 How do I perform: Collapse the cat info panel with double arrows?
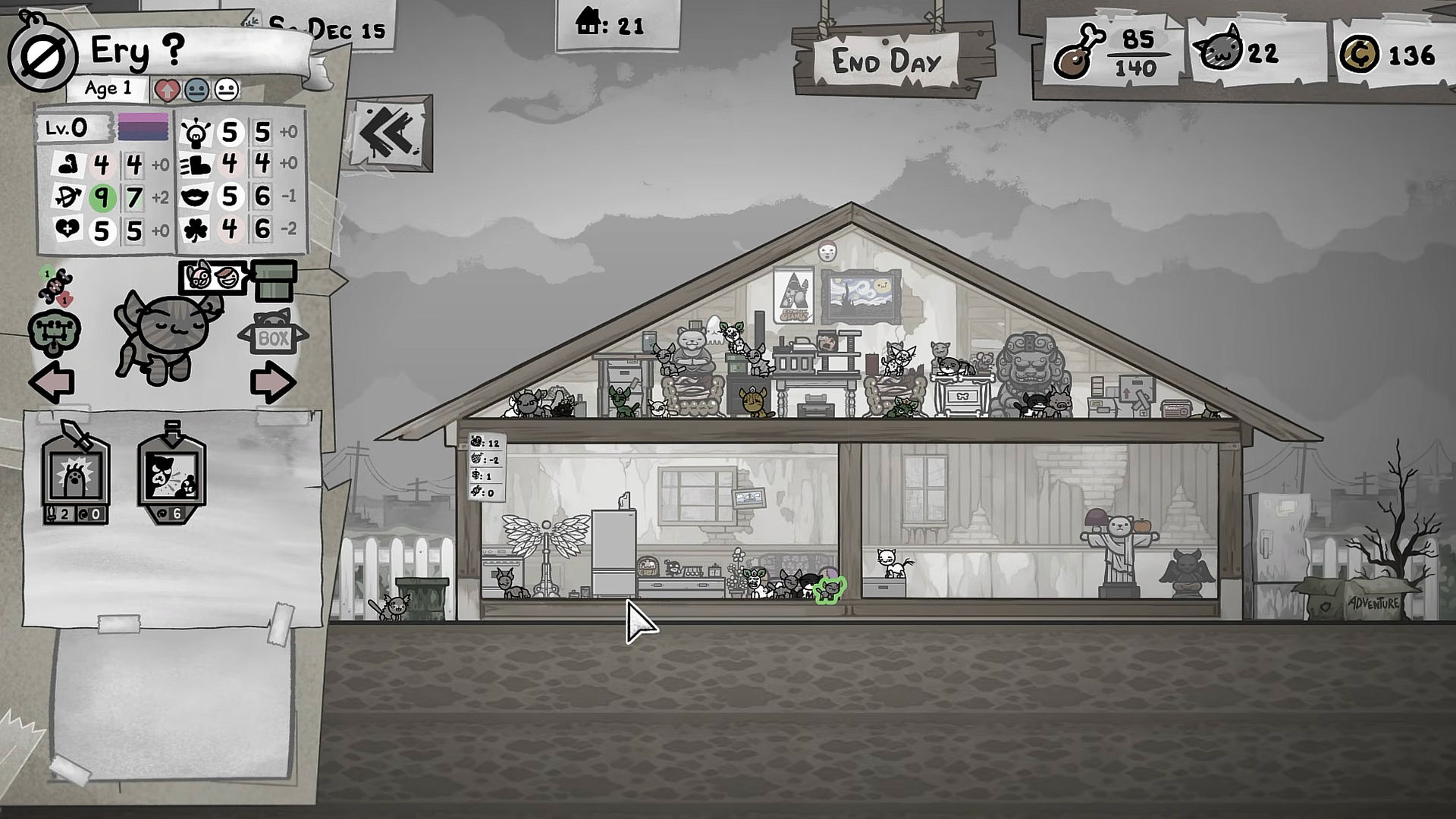(390, 133)
